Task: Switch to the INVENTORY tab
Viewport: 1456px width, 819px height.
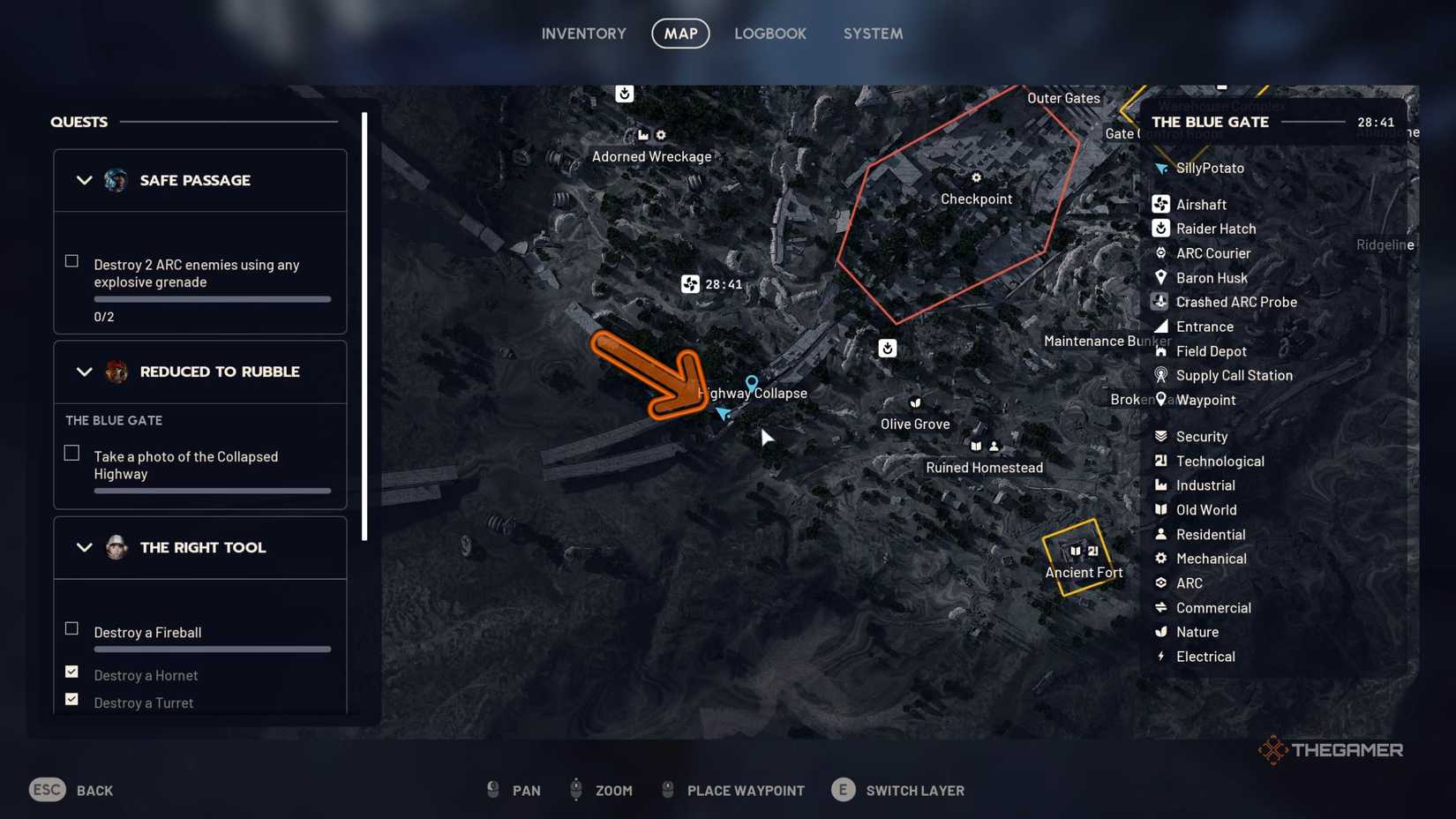Action: 583,34
